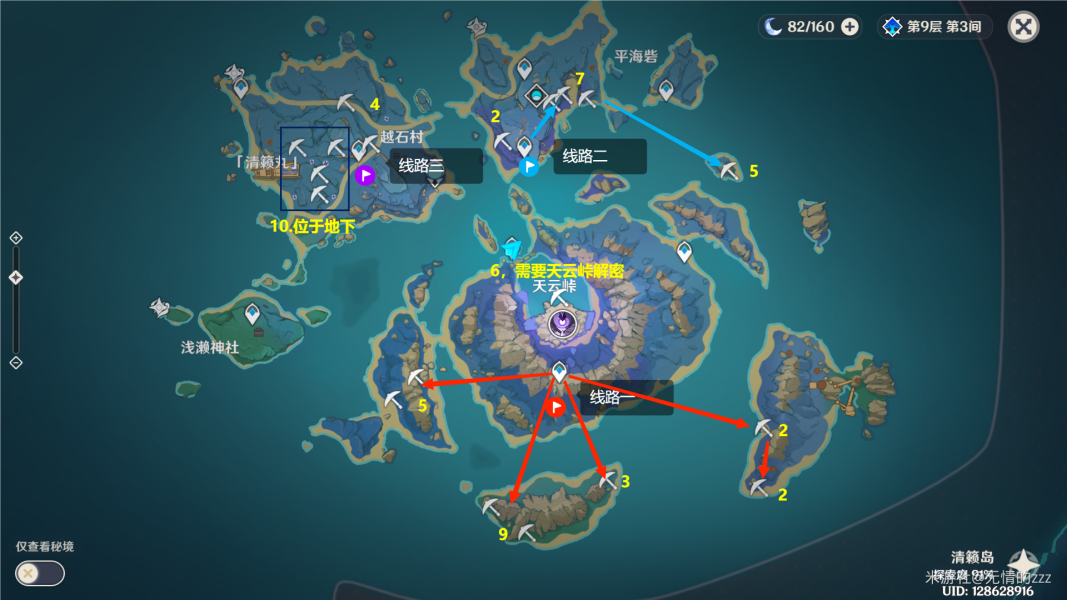
Task: Zoom in with the map slider plus
Action: tap(15, 238)
